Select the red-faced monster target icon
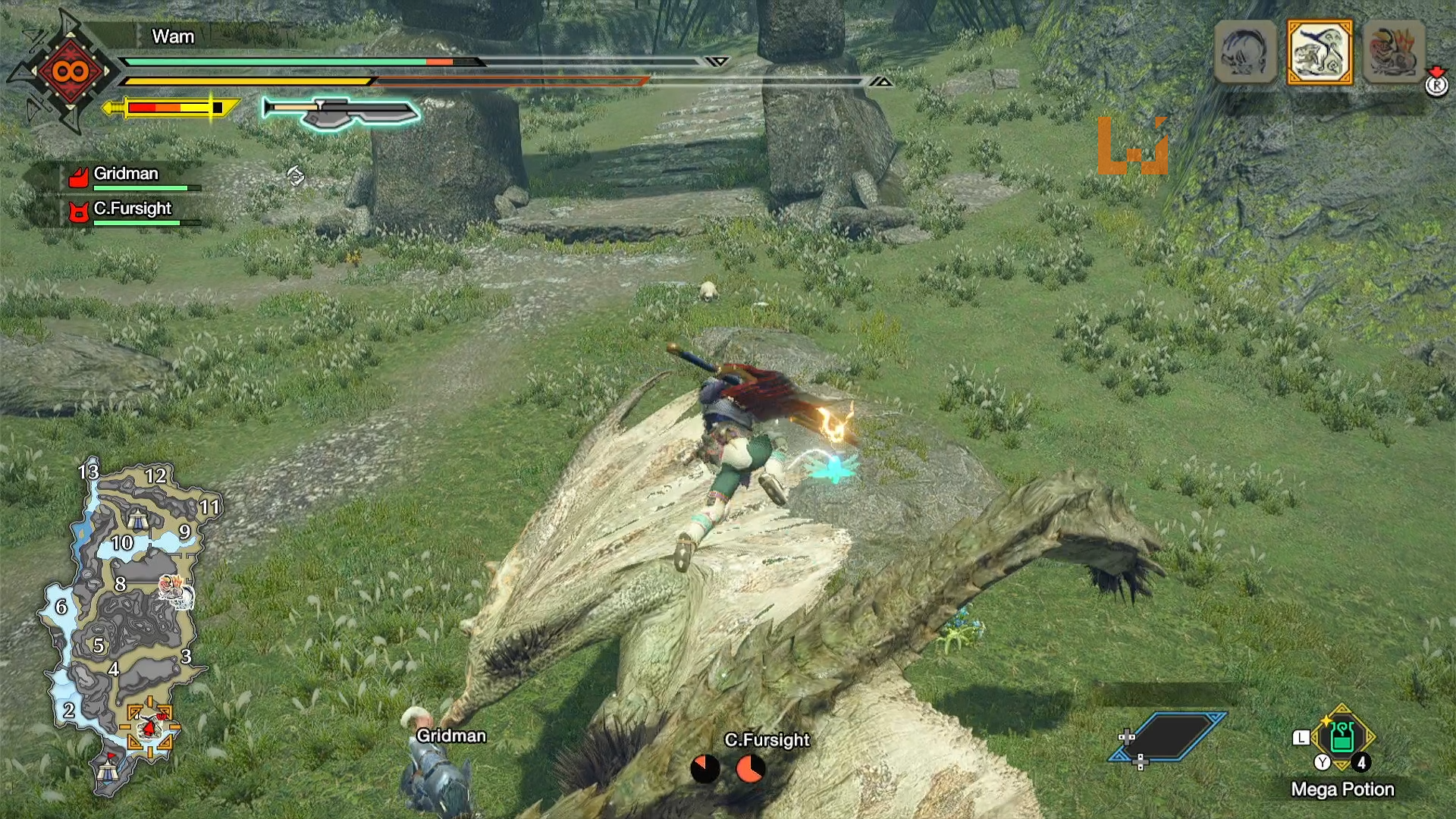The image size is (1456, 819). 1394,52
